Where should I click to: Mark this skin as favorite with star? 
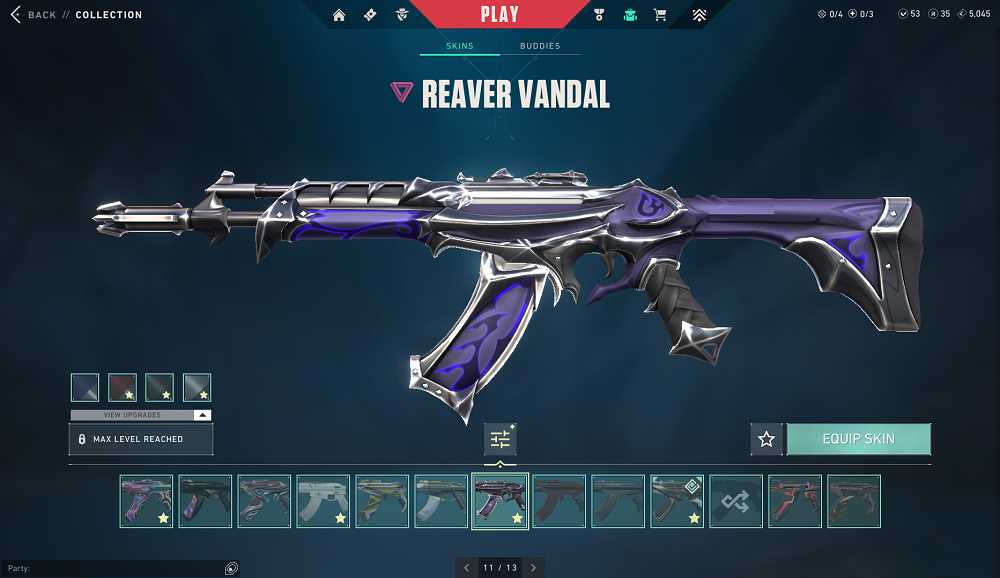767,439
